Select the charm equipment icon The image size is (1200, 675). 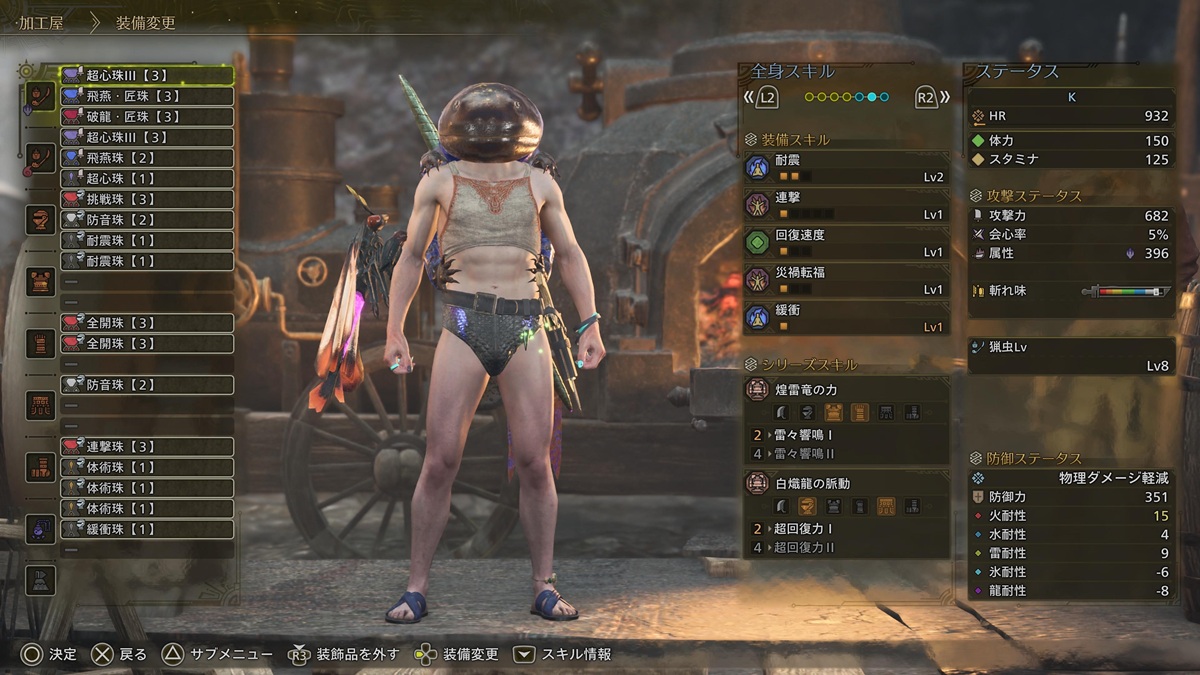[x=41, y=528]
